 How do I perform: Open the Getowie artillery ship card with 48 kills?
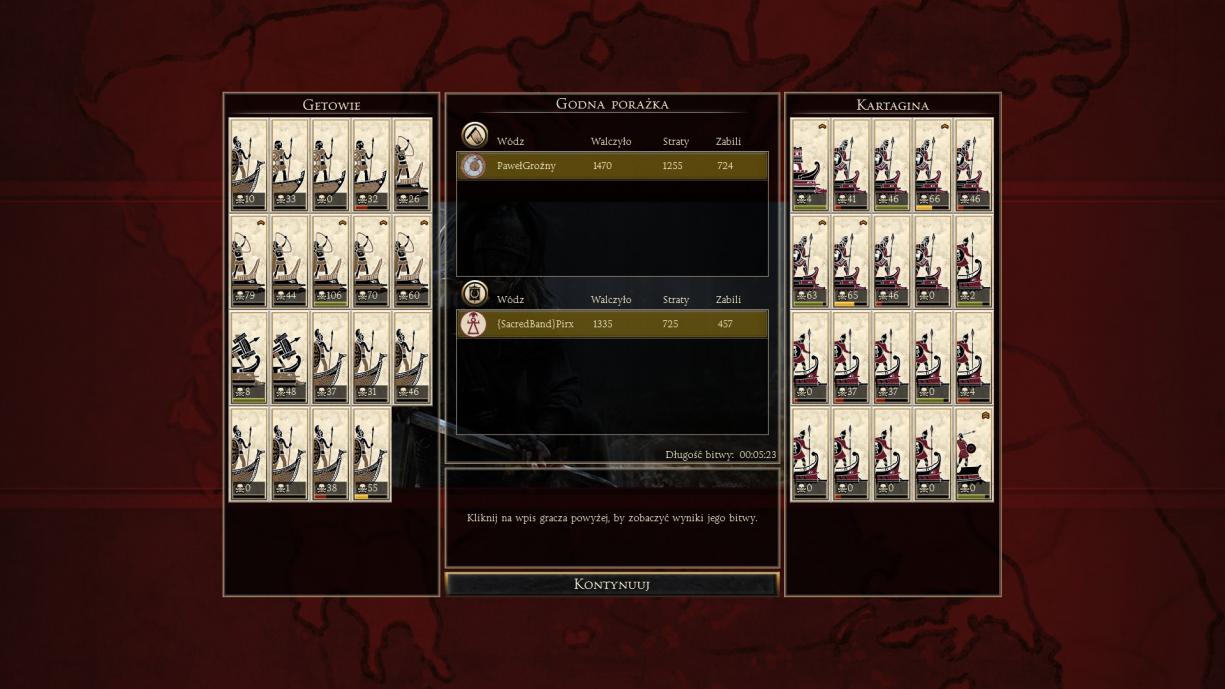290,357
